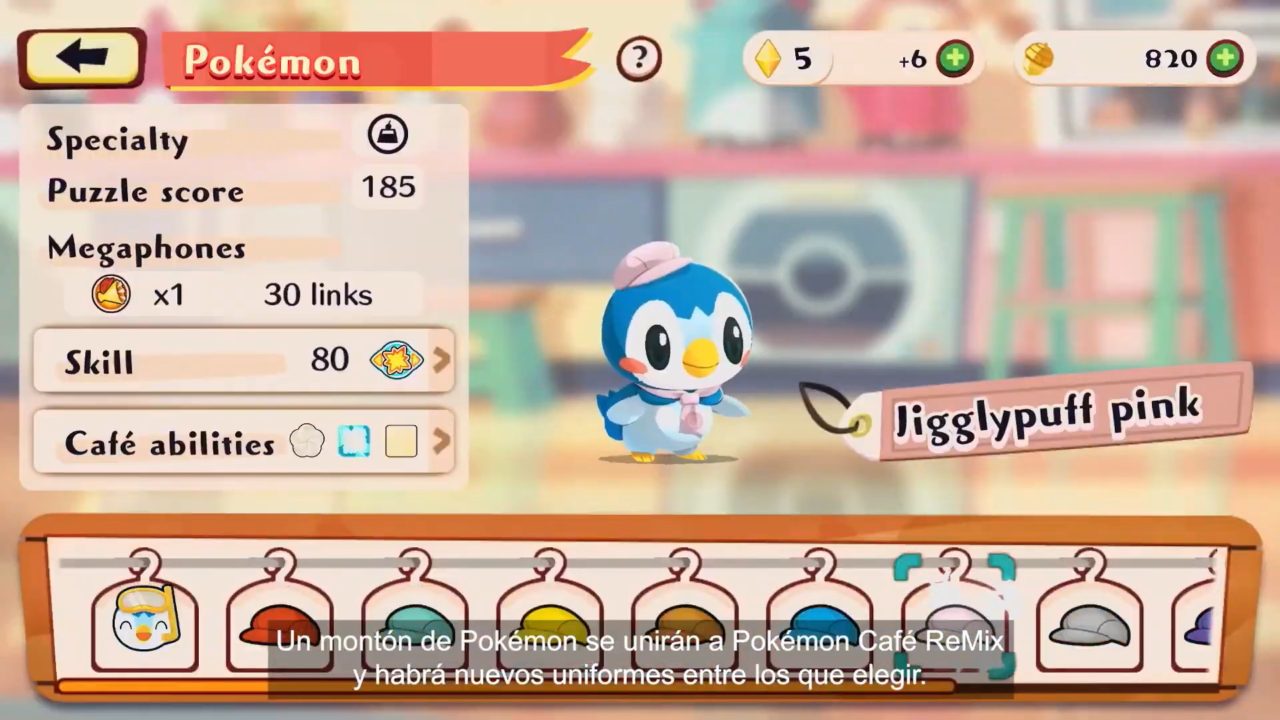Tap the green plus beside +6
1280x720 pixels.
pyautogui.click(x=954, y=59)
